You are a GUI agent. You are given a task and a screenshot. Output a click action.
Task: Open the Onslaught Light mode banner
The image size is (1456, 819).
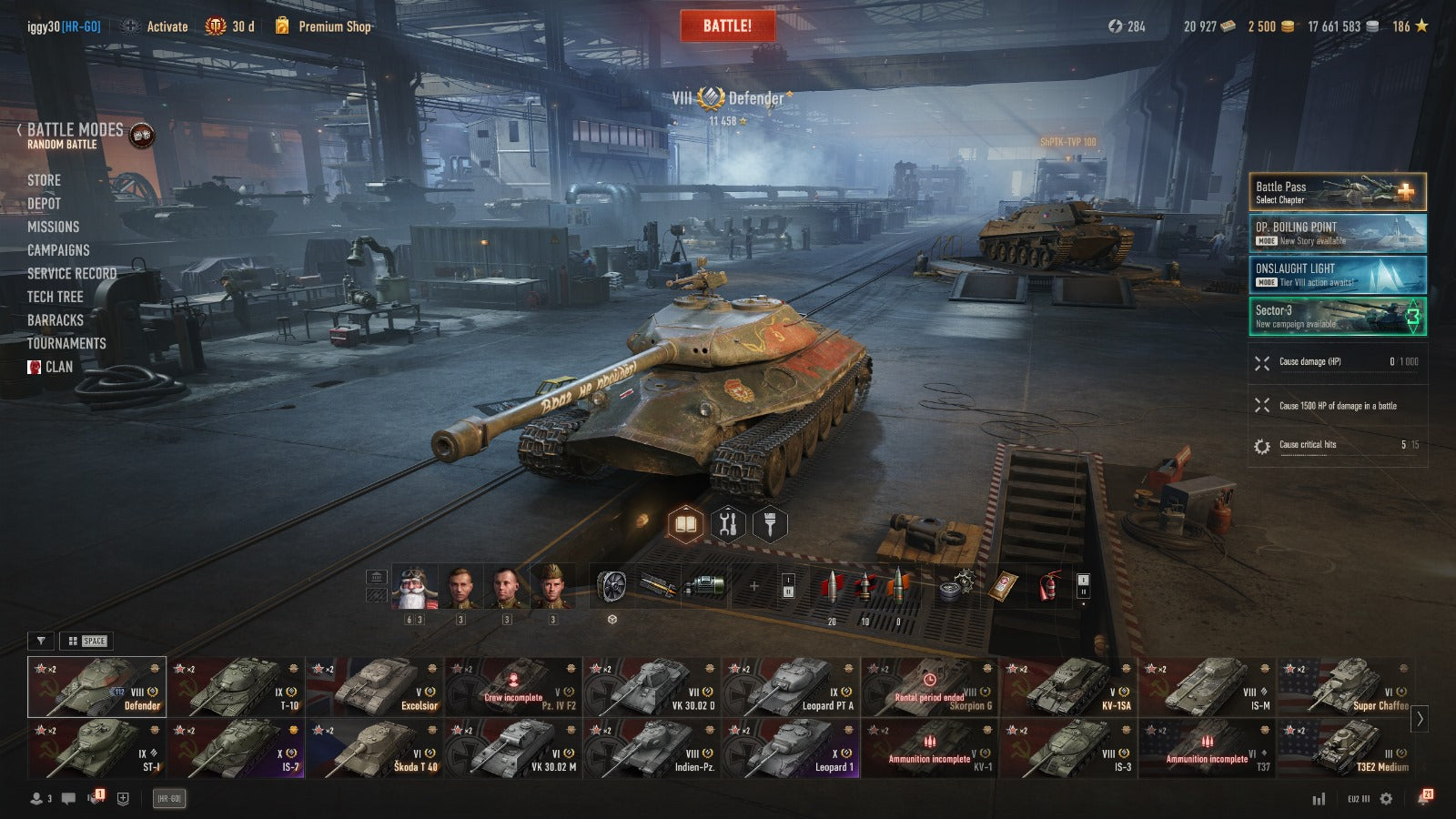coord(1337,274)
